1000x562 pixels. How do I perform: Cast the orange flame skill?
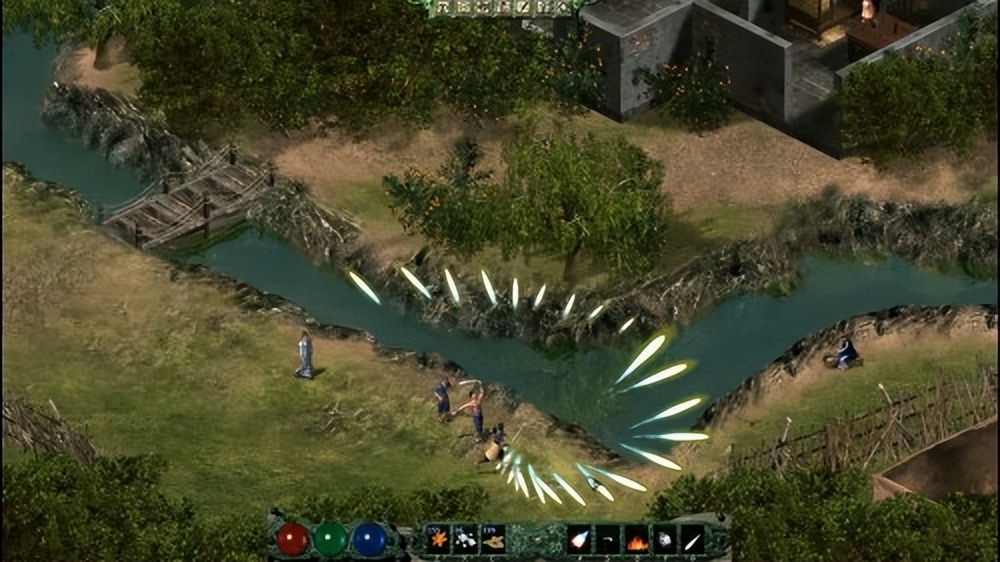(x=636, y=541)
